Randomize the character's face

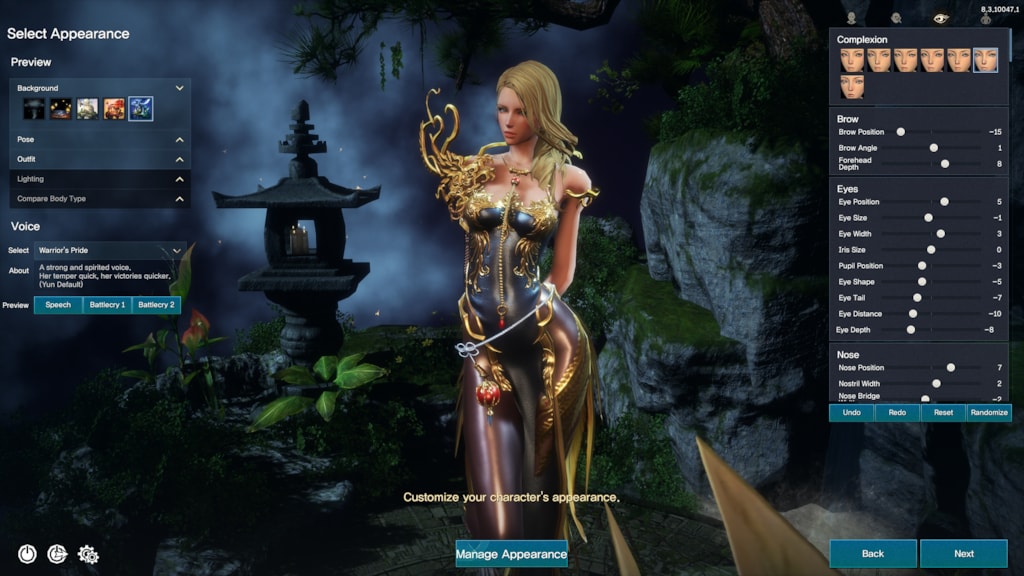(x=989, y=412)
